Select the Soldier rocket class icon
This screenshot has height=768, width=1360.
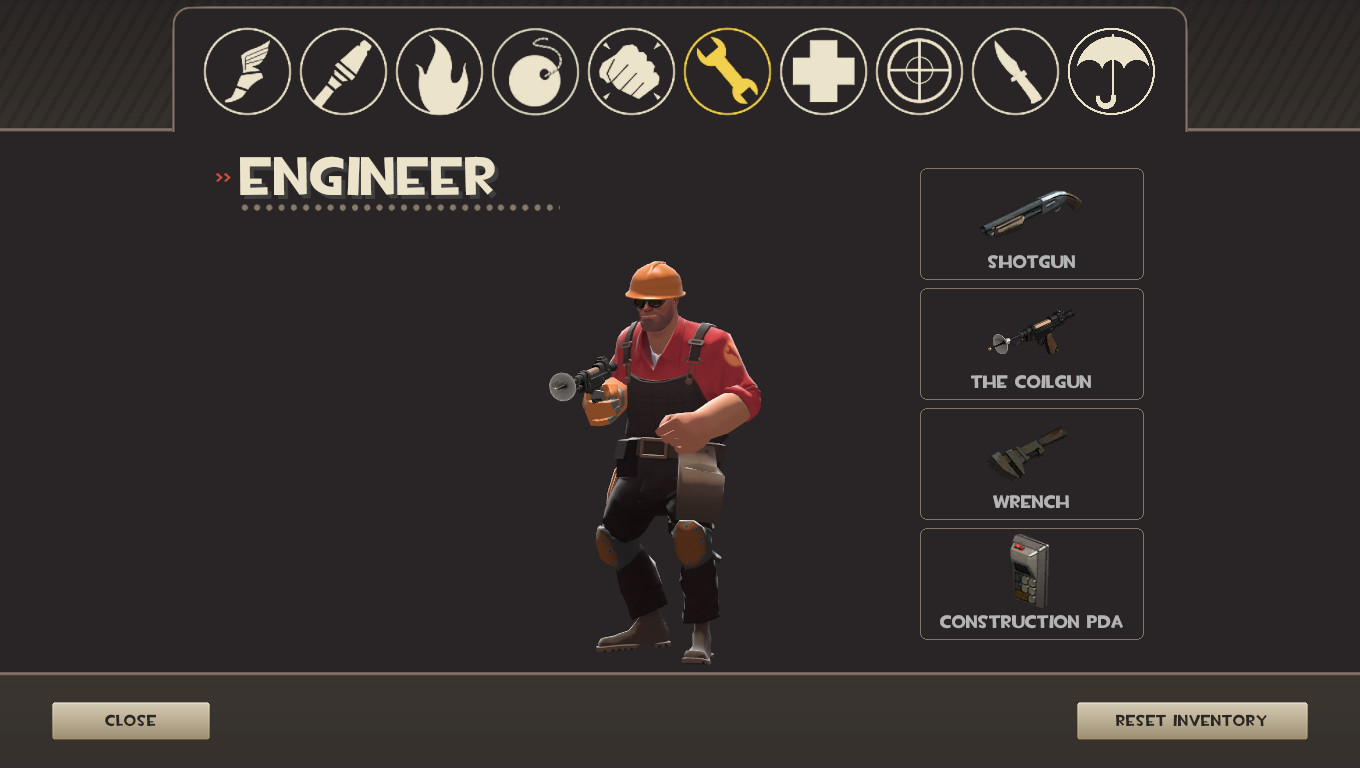[x=342, y=71]
